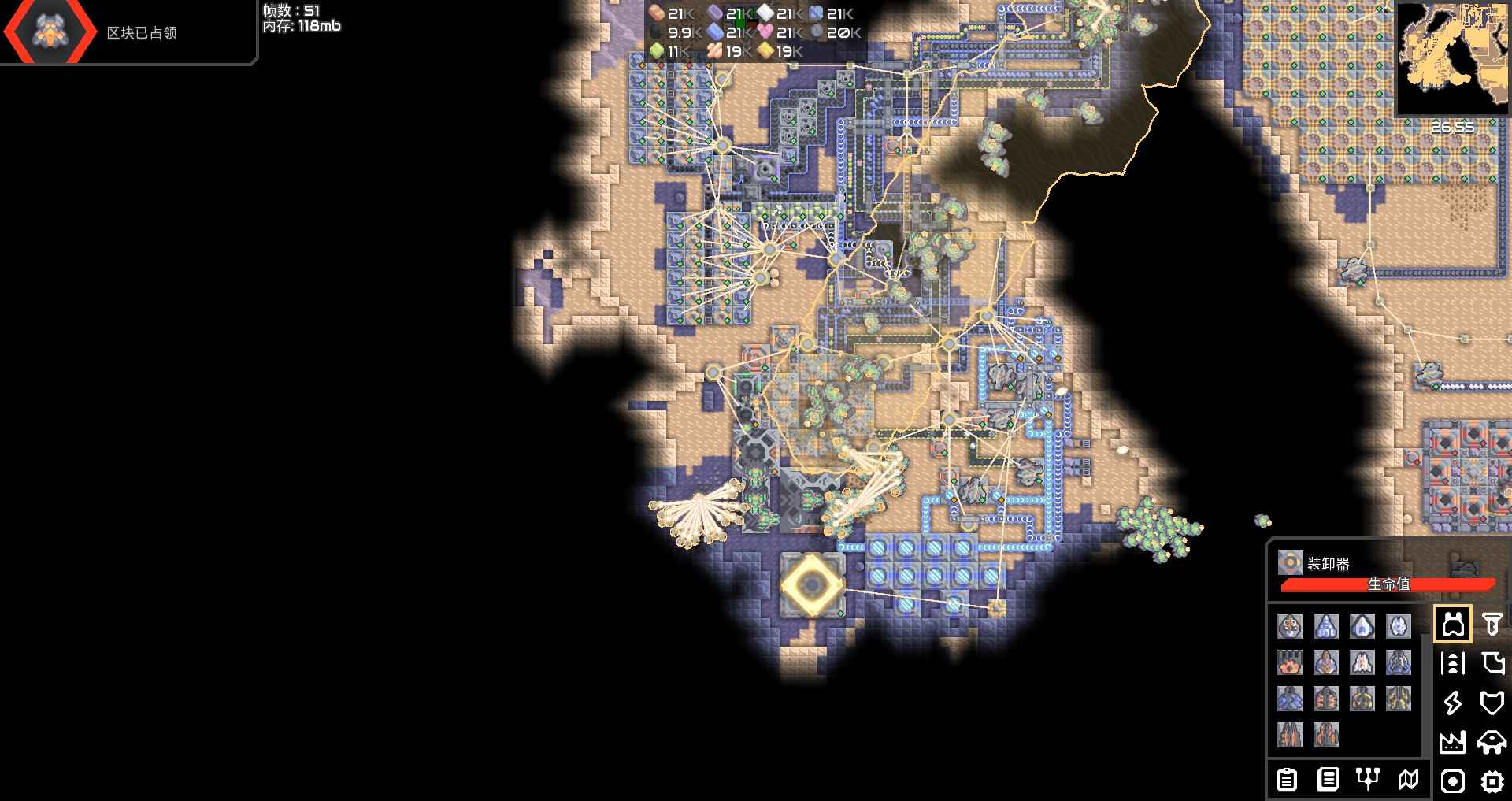
Task: Select the power category lightning icon
Action: tap(1453, 703)
